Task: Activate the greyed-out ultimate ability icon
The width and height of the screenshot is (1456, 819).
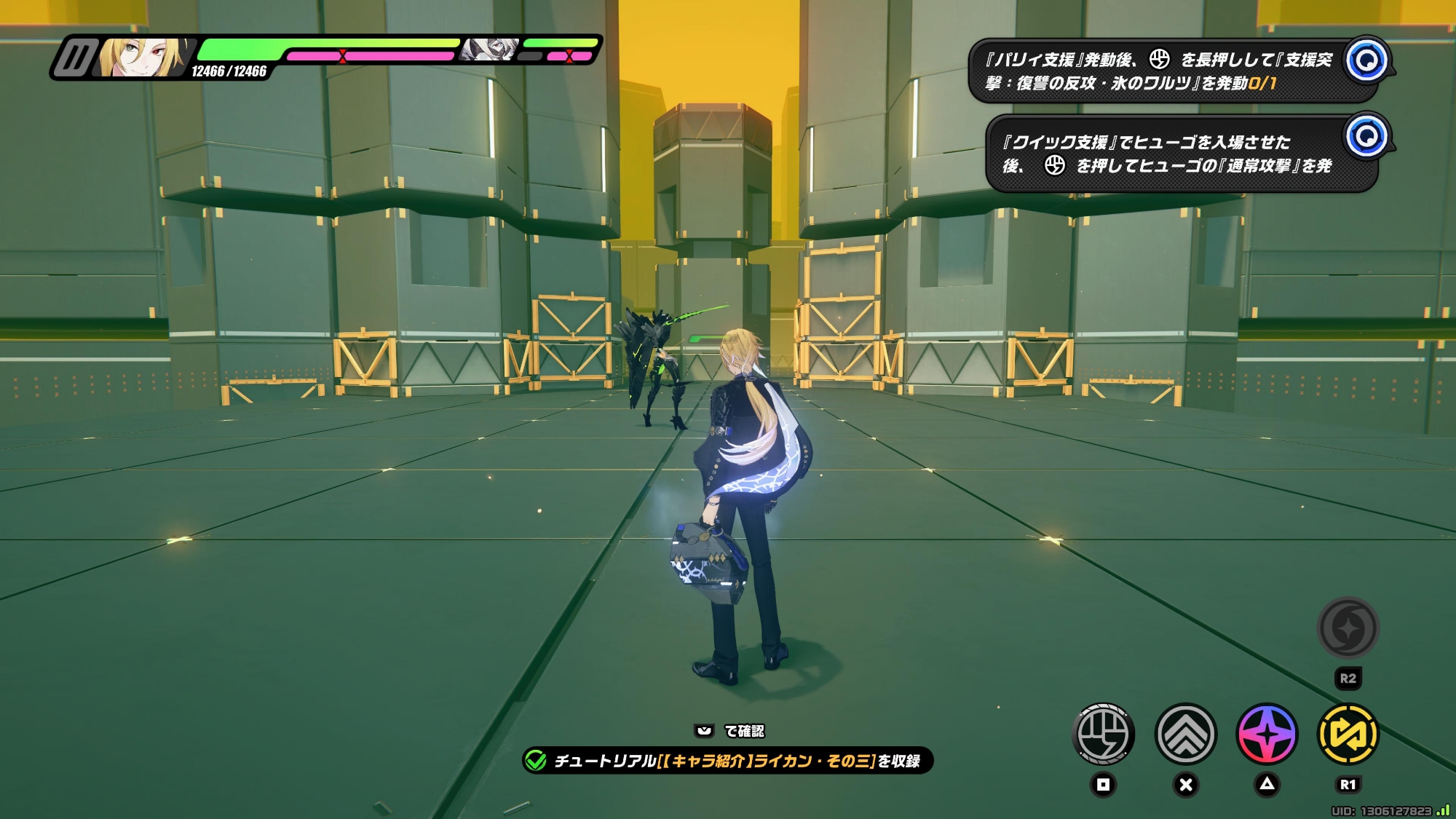Action: pyautogui.click(x=1348, y=628)
